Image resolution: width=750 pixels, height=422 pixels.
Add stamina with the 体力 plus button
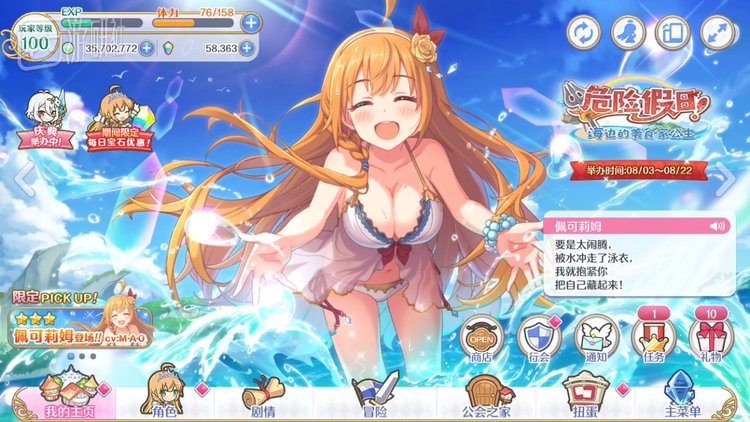point(250,22)
